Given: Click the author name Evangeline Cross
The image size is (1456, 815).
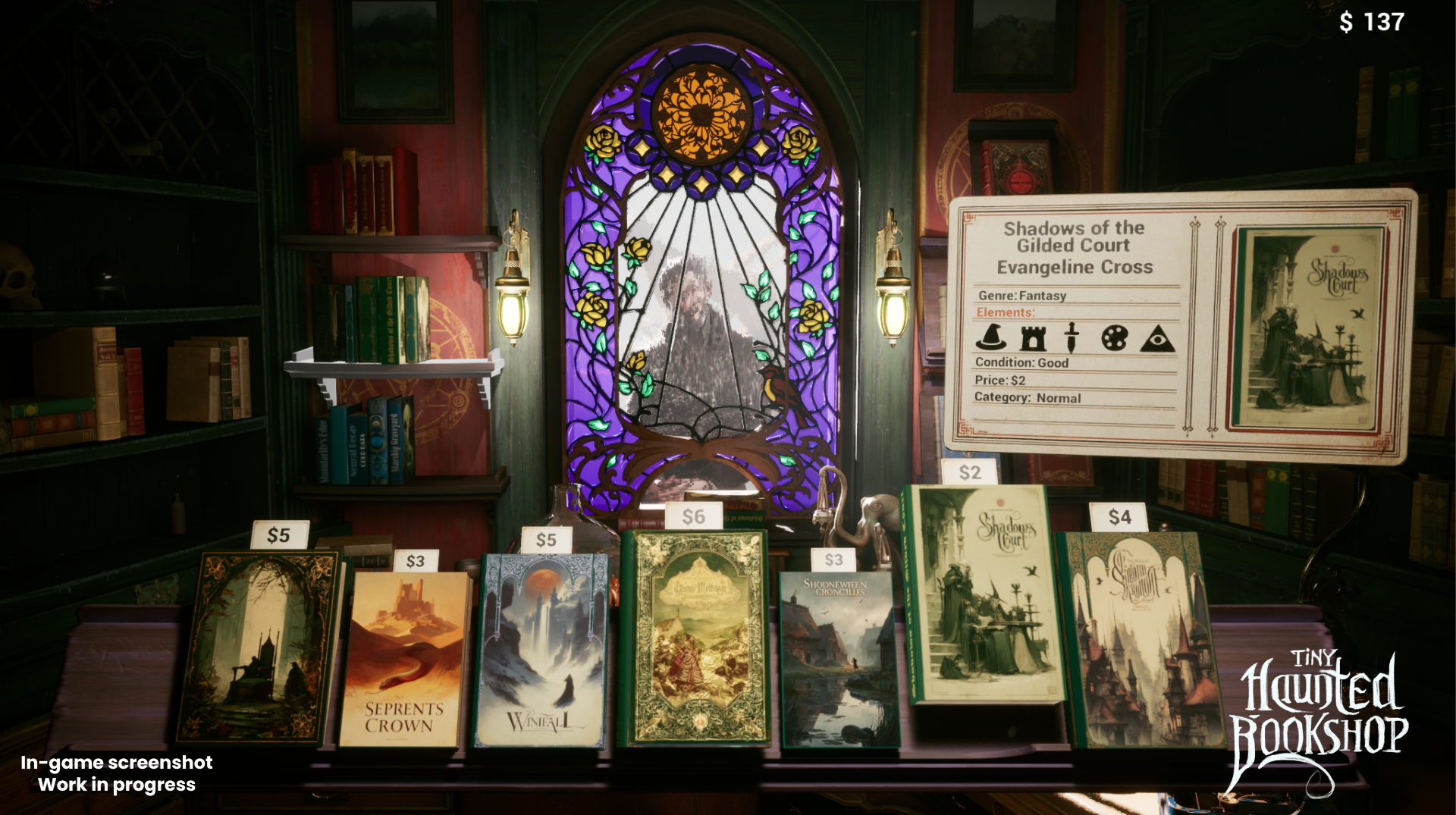Looking at the screenshot, I should 1074,268.
